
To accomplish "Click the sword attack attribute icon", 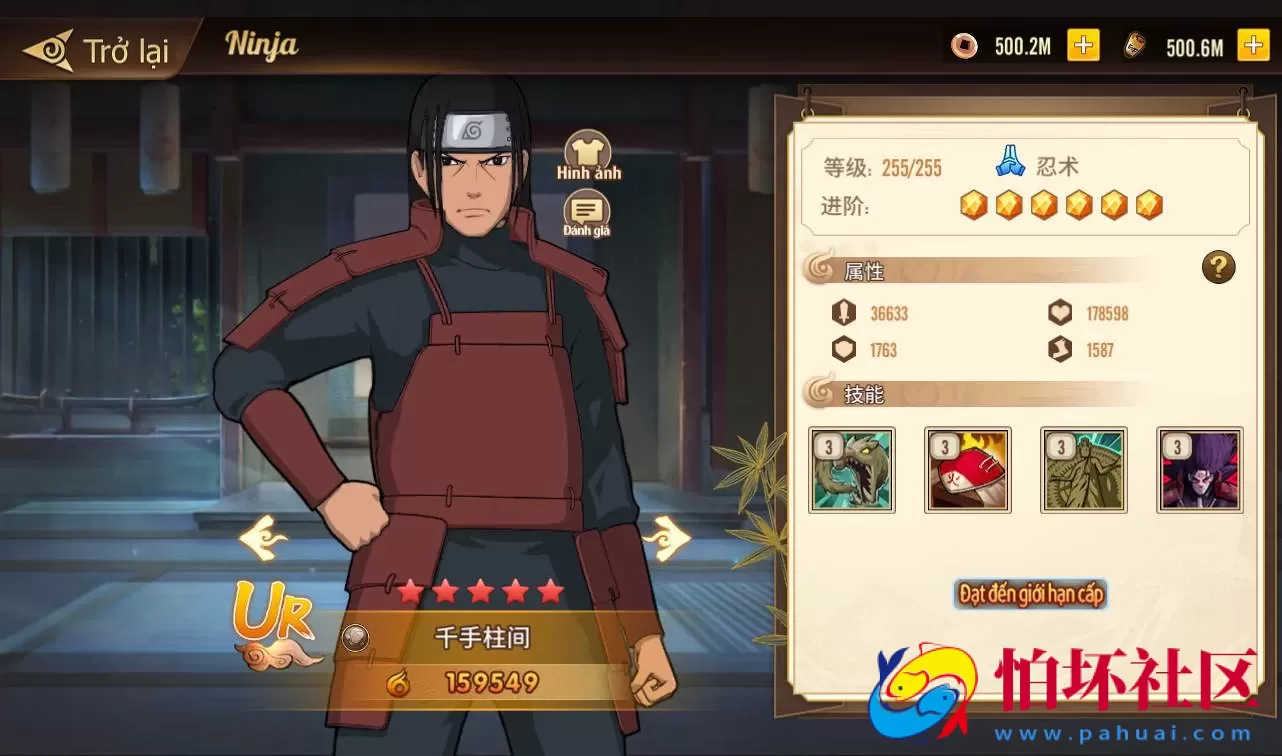I will click(x=845, y=313).
